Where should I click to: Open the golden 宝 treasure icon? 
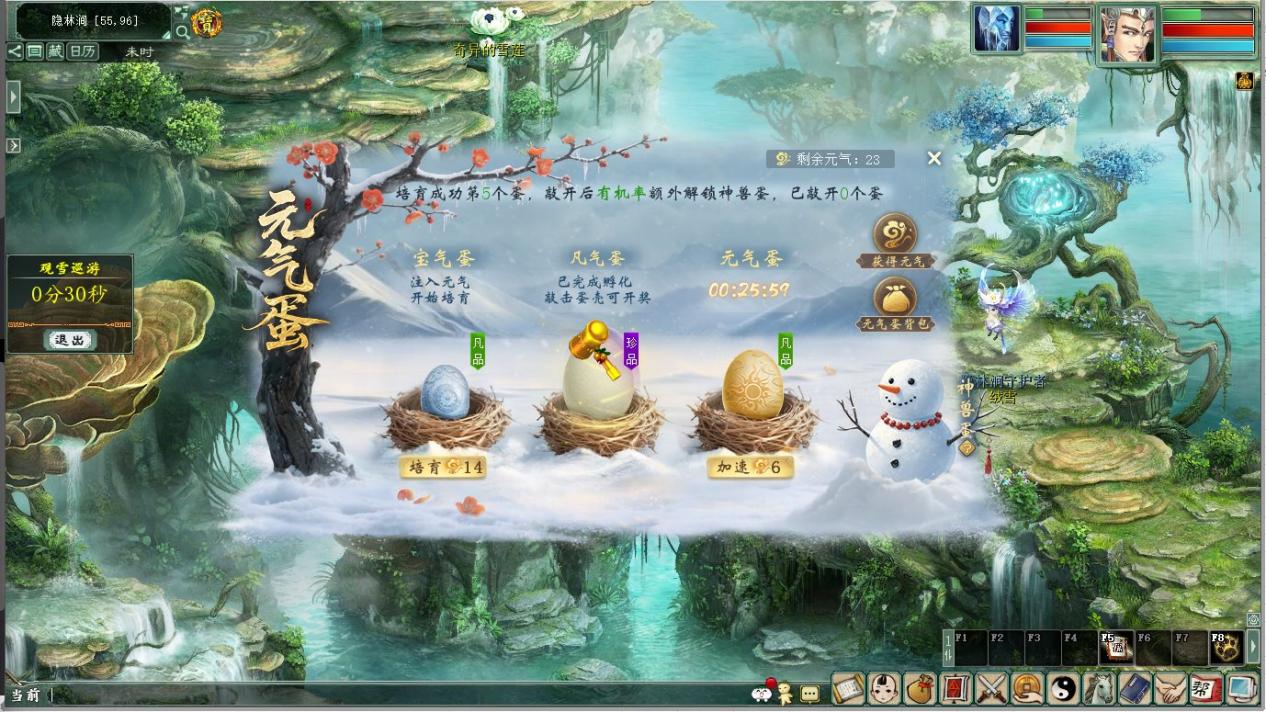206,21
